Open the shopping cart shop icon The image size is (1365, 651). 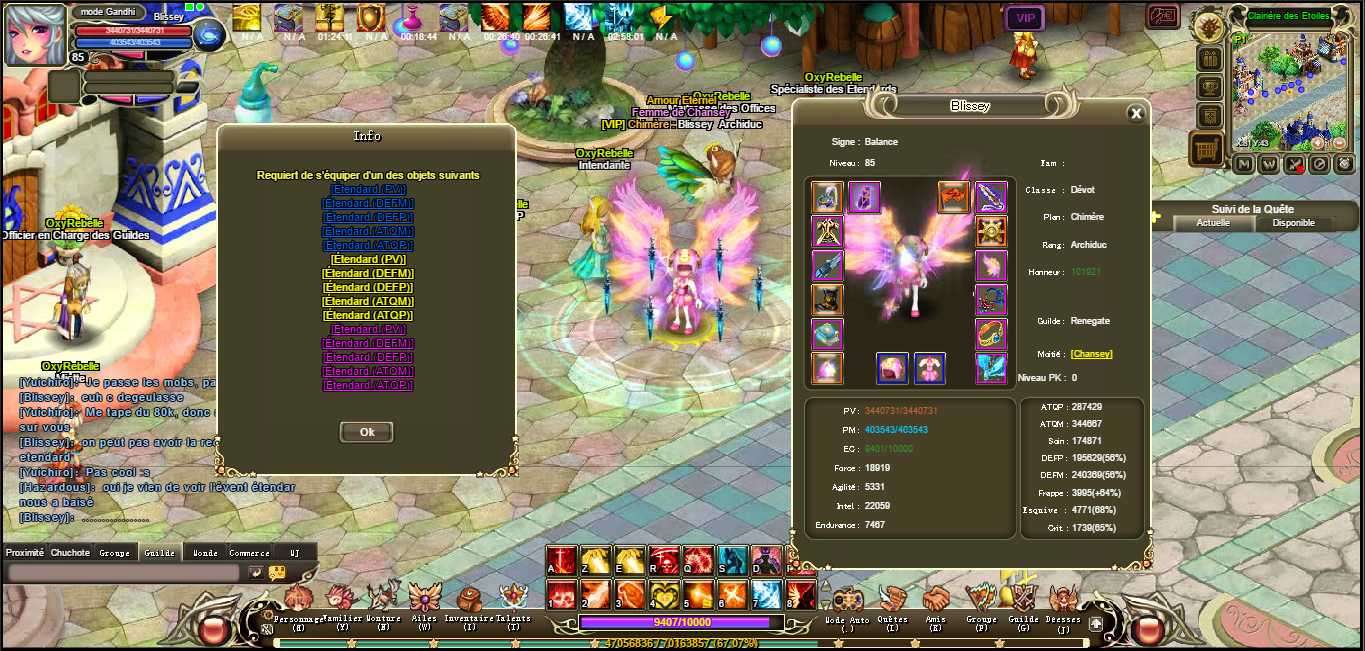click(x=1207, y=149)
